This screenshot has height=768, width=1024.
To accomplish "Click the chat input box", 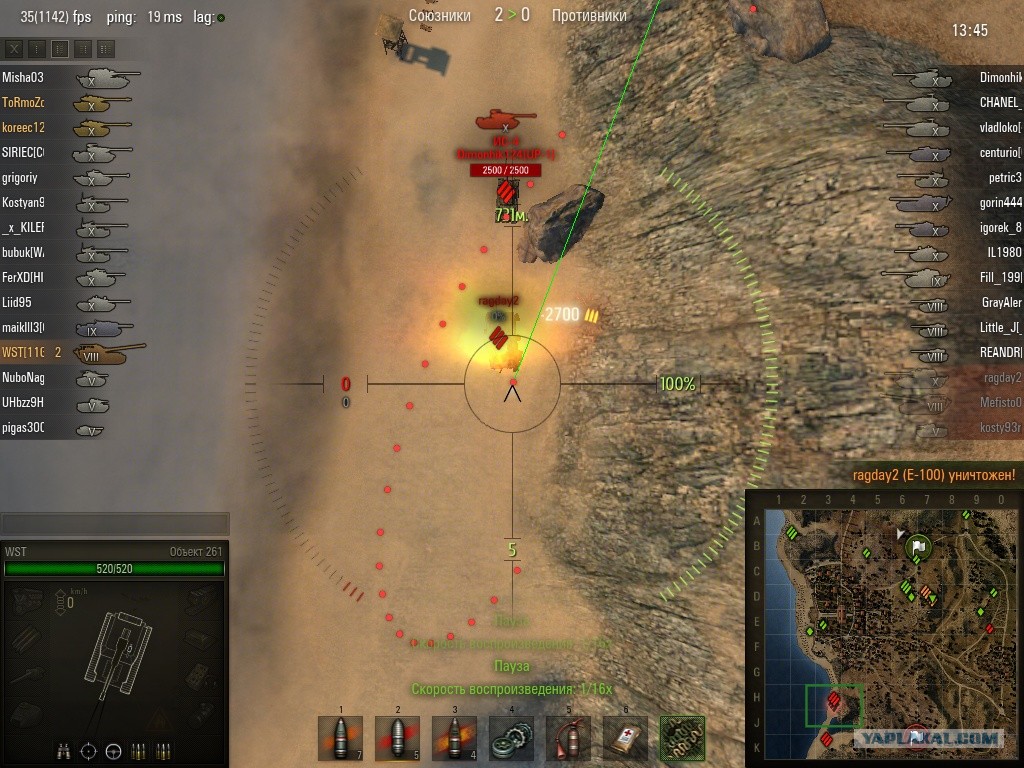I will (114, 523).
